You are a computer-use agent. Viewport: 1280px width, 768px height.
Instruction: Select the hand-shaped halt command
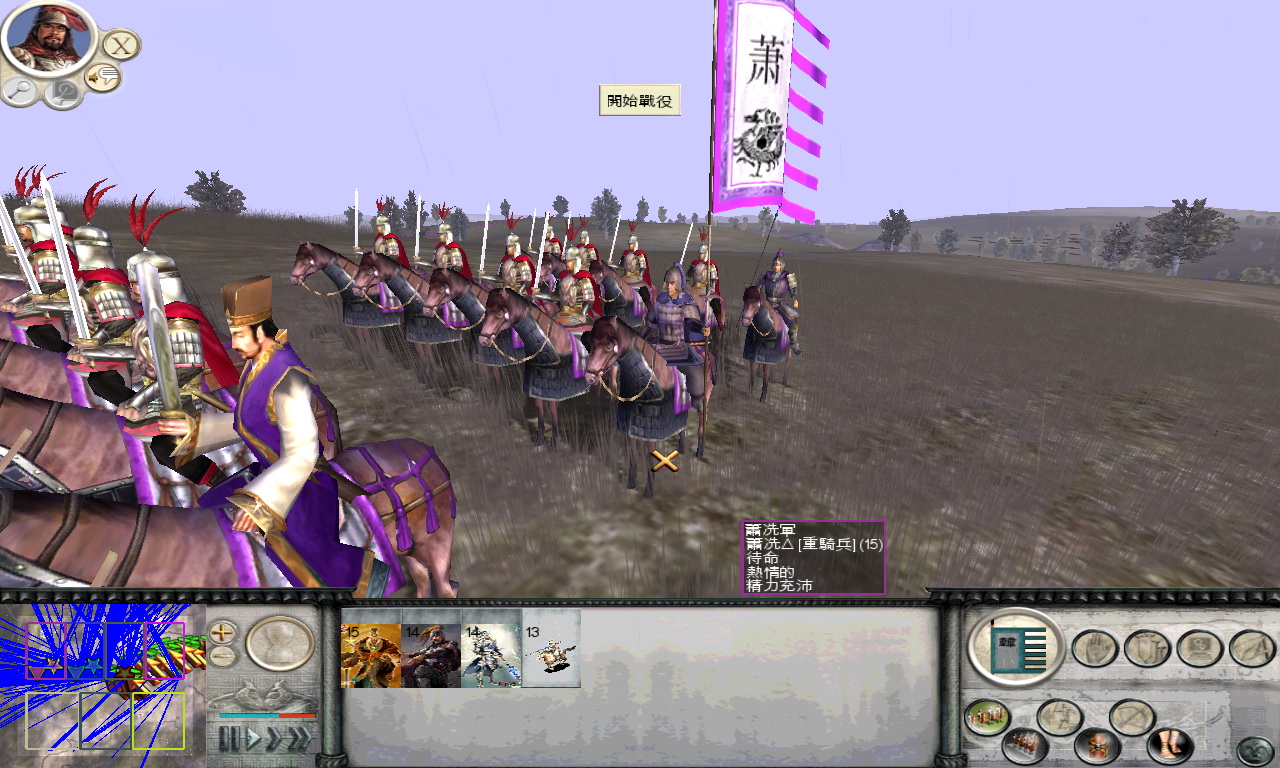tap(1092, 645)
